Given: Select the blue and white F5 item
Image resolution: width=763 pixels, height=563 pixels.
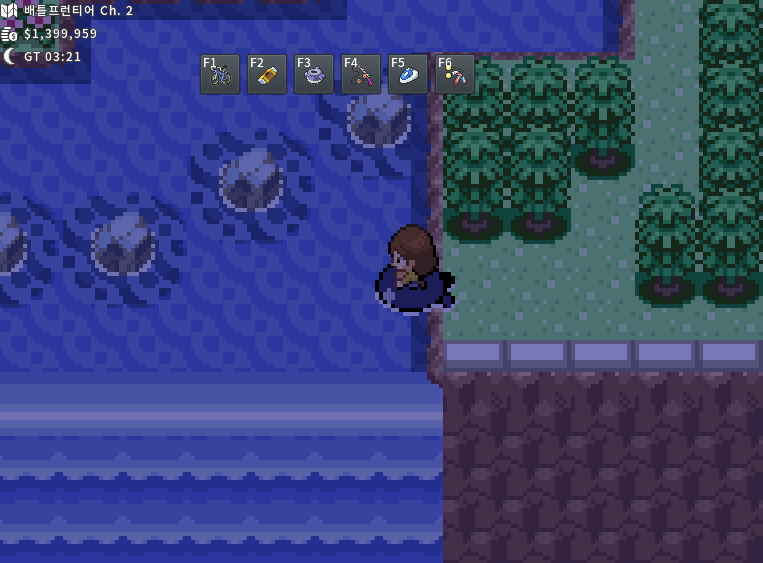Looking at the screenshot, I should [408, 74].
